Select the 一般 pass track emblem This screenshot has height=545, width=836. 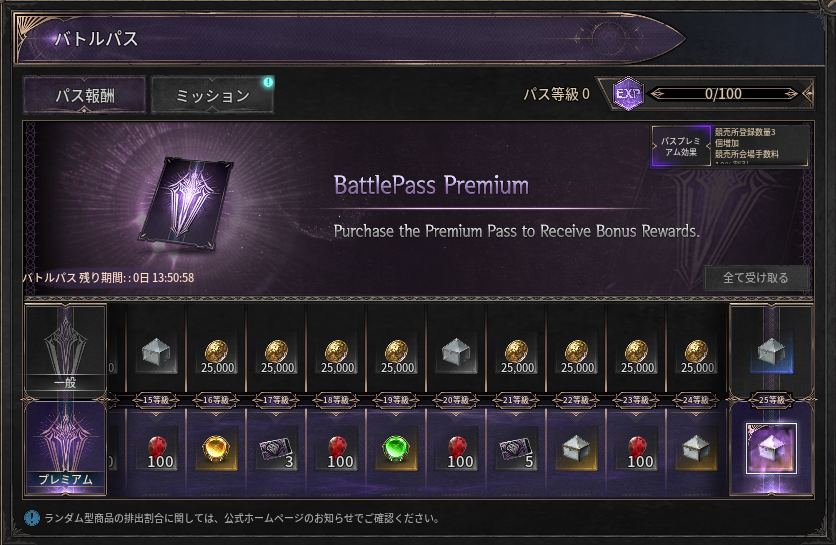point(65,347)
